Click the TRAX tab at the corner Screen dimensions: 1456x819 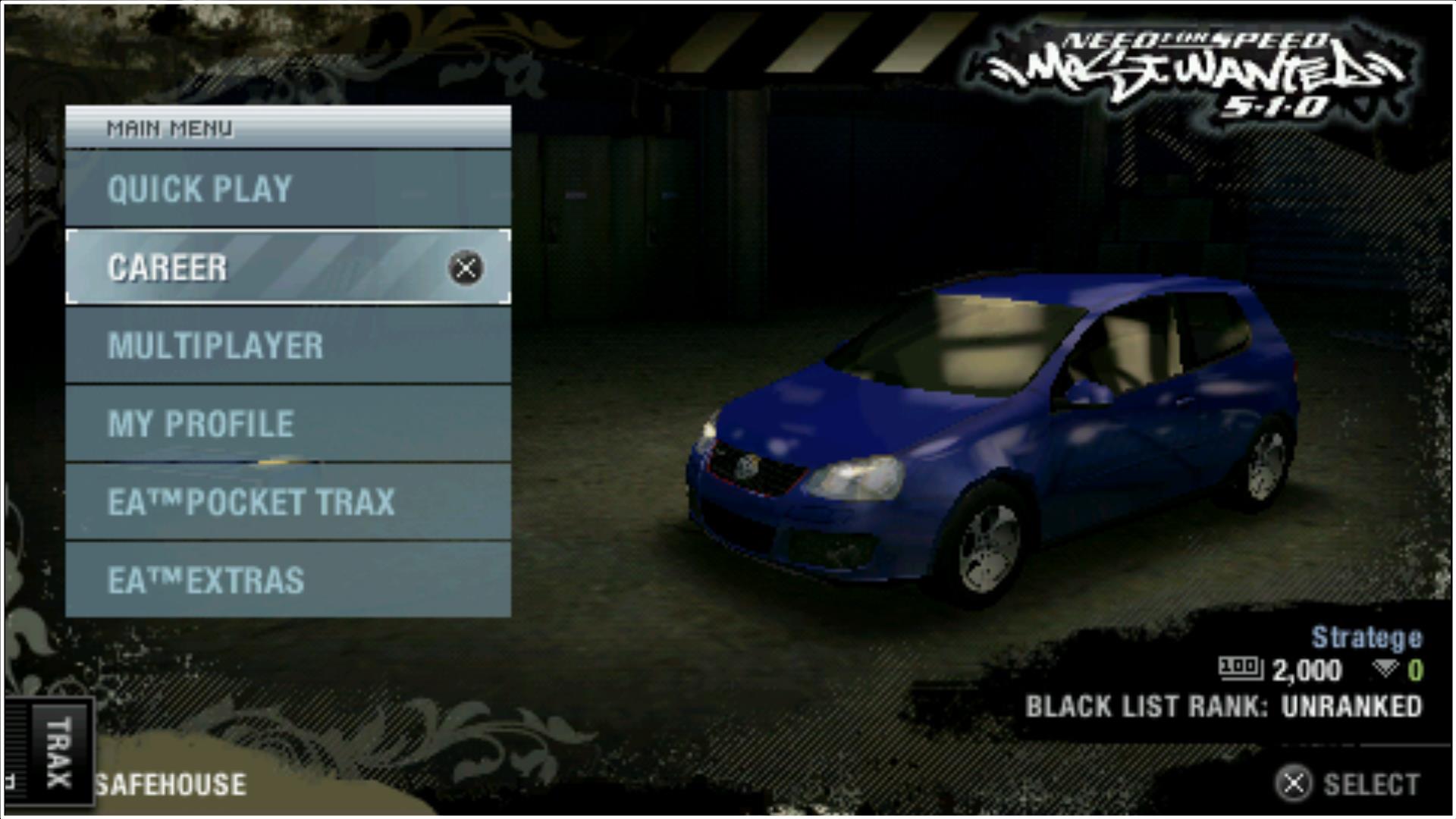pos(58,752)
